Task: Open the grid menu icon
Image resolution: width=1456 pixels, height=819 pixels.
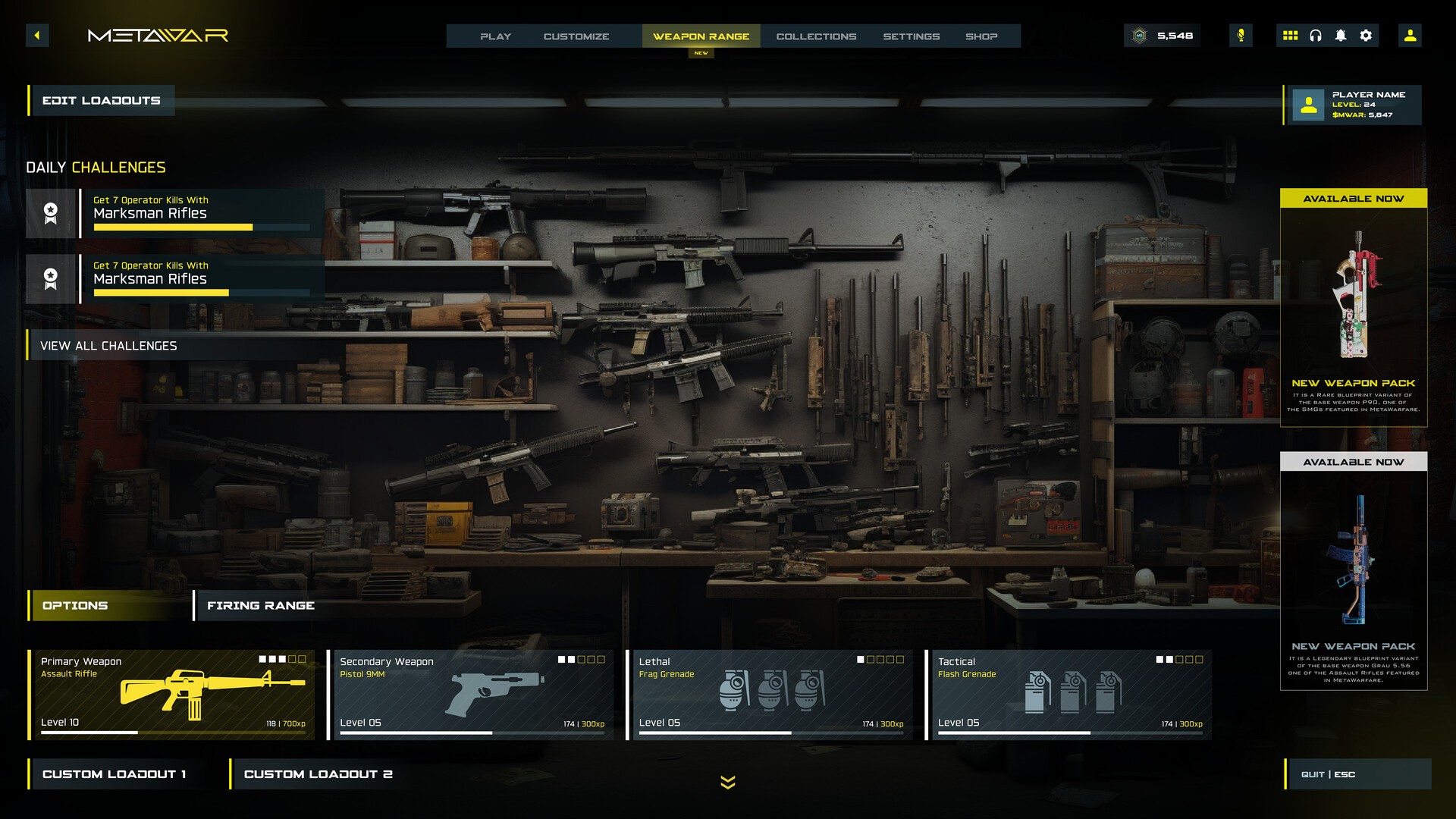Action: (x=1290, y=36)
